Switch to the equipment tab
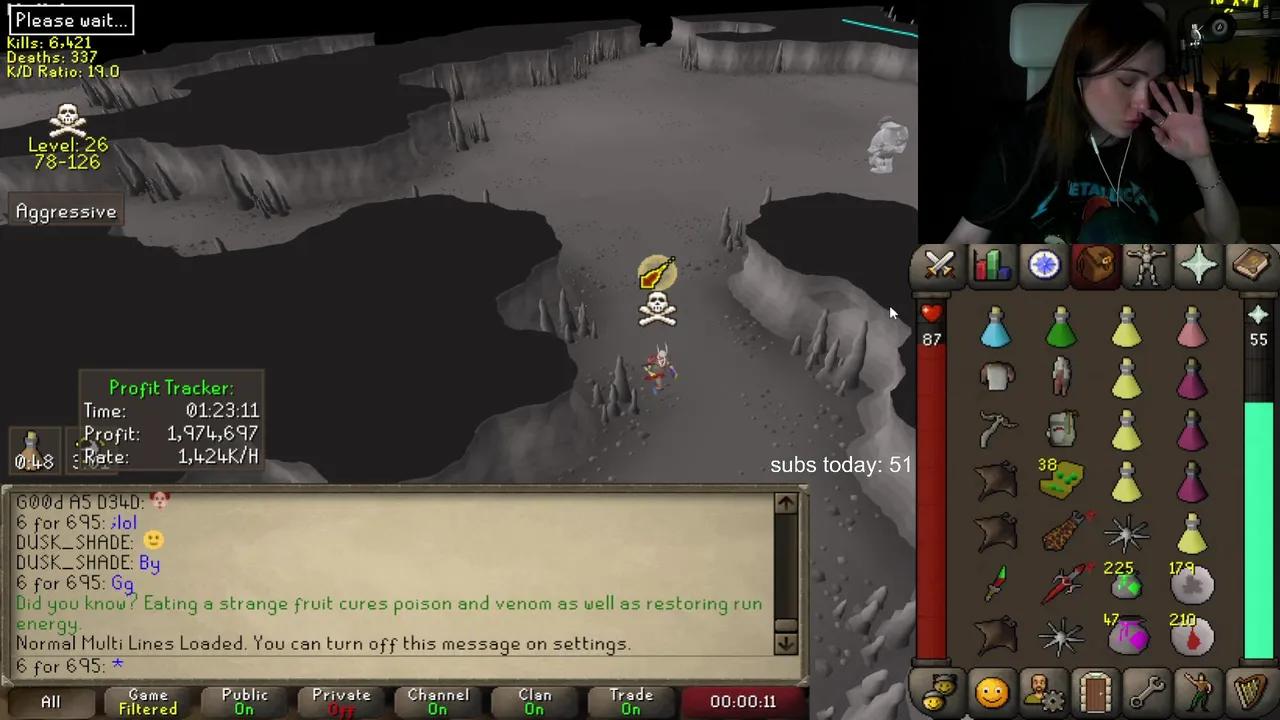The image size is (1280, 720). pyautogui.click(x=1146, y=264)
